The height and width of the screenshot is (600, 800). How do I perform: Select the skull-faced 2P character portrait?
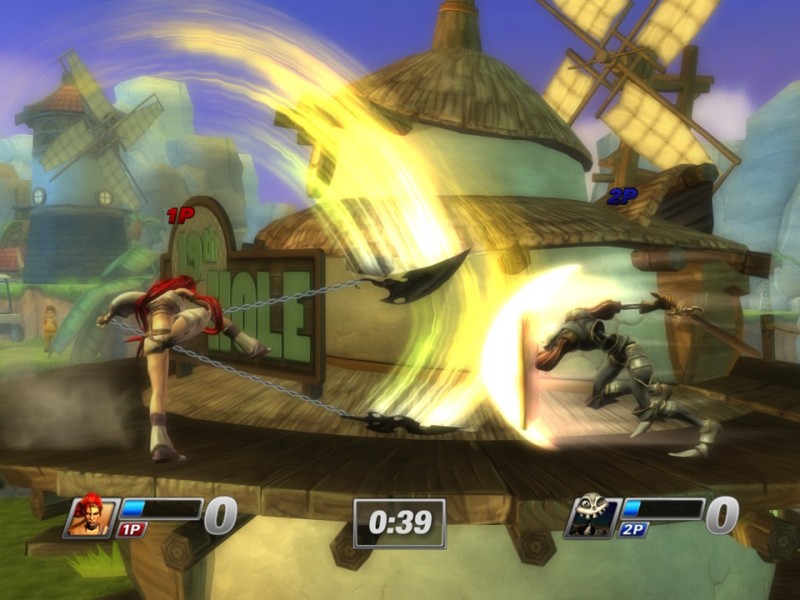click(x=591, y=516)
